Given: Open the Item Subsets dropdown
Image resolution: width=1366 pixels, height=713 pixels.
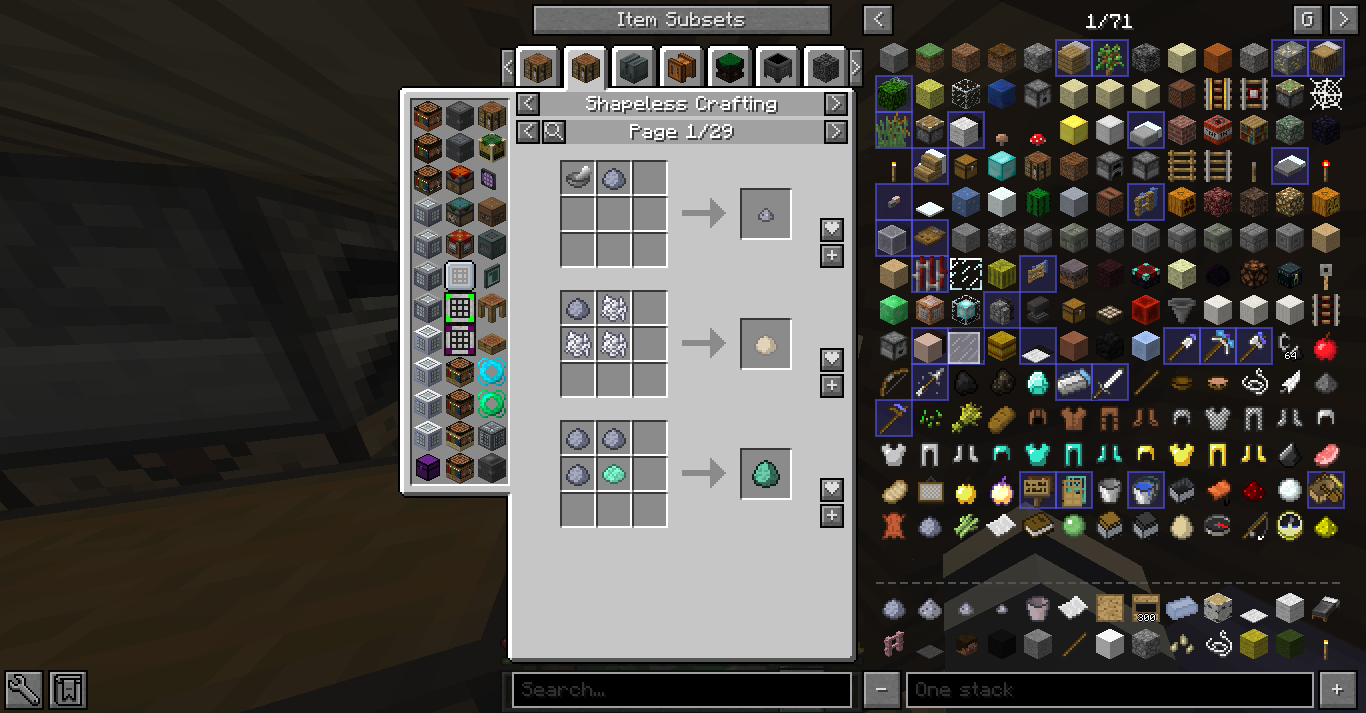Looking at the screenshot, I should click(681, 20).
